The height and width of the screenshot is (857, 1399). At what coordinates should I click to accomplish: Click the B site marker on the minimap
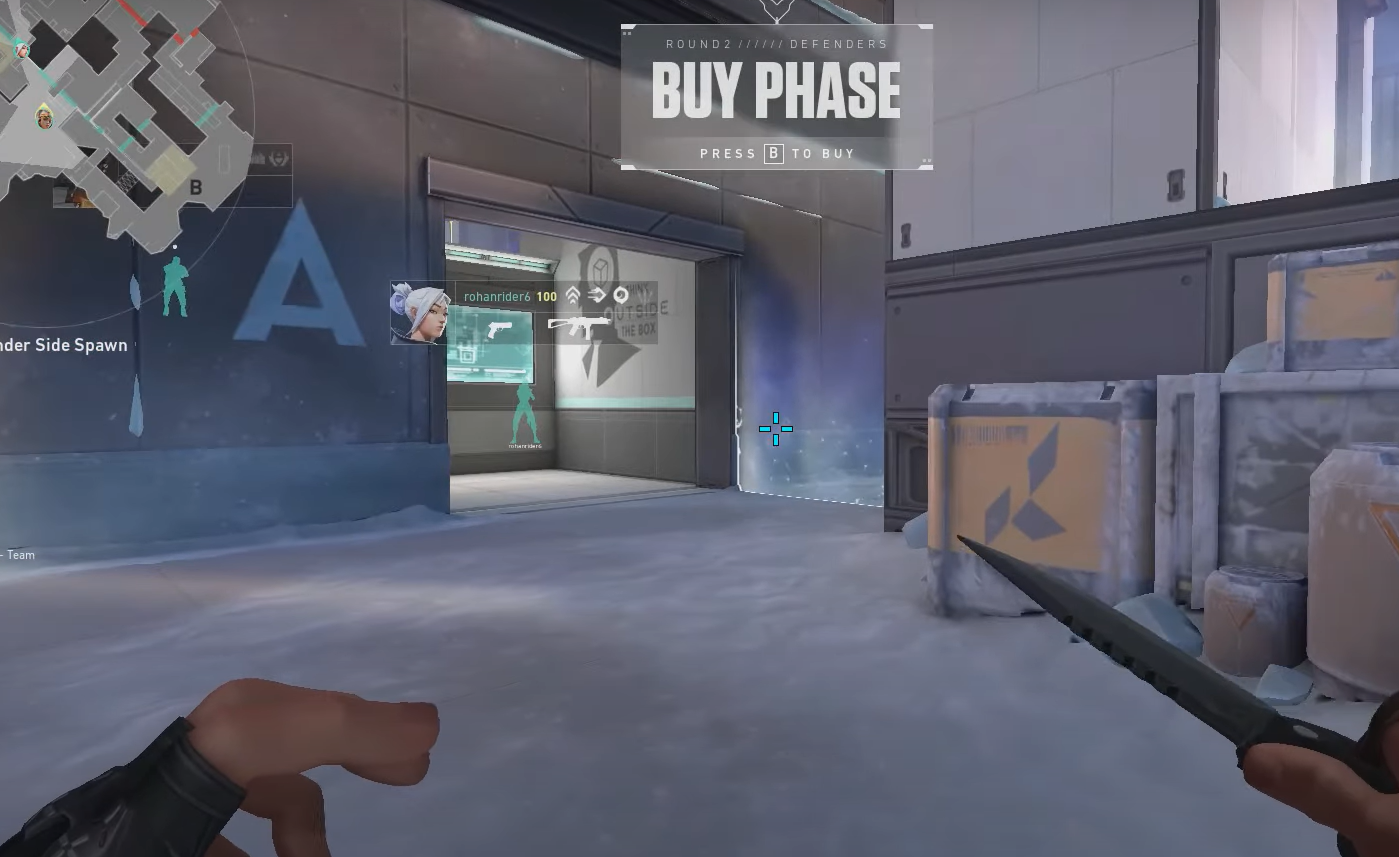(x=196, y=186)
